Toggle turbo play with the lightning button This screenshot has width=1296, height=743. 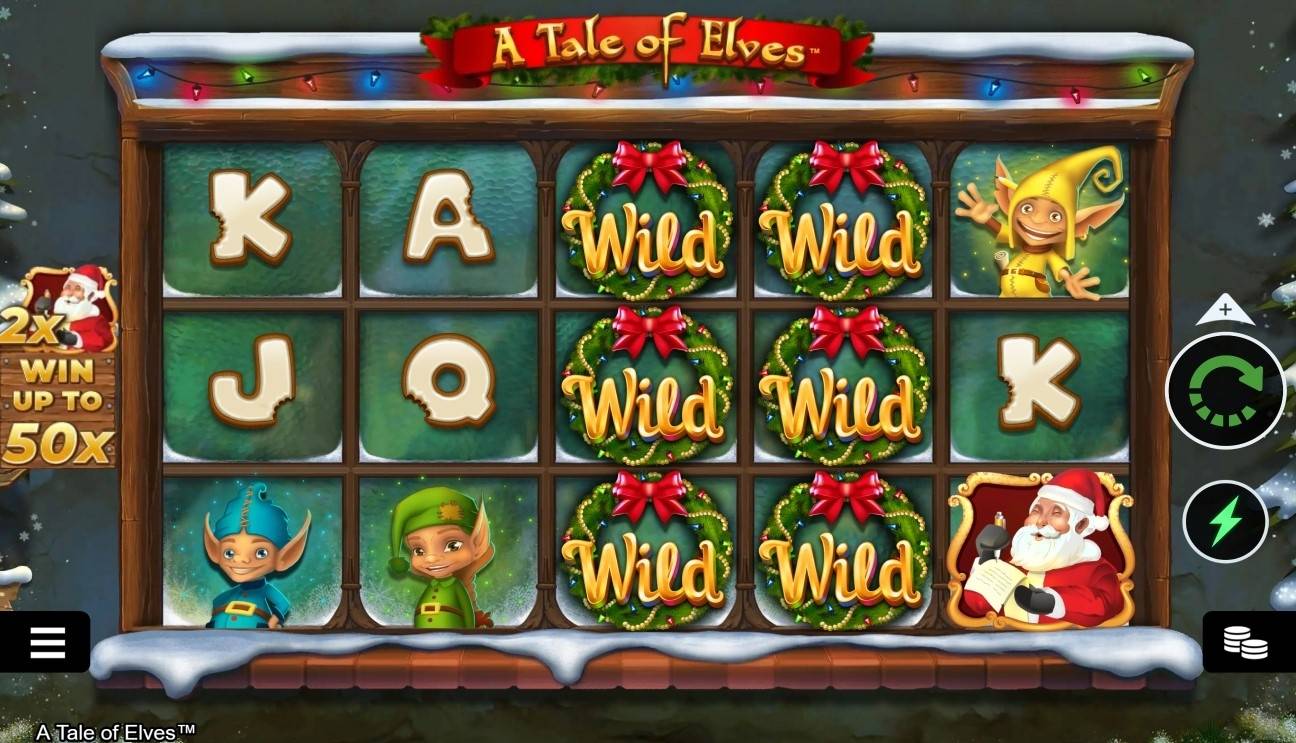(x=1225, y=521)
